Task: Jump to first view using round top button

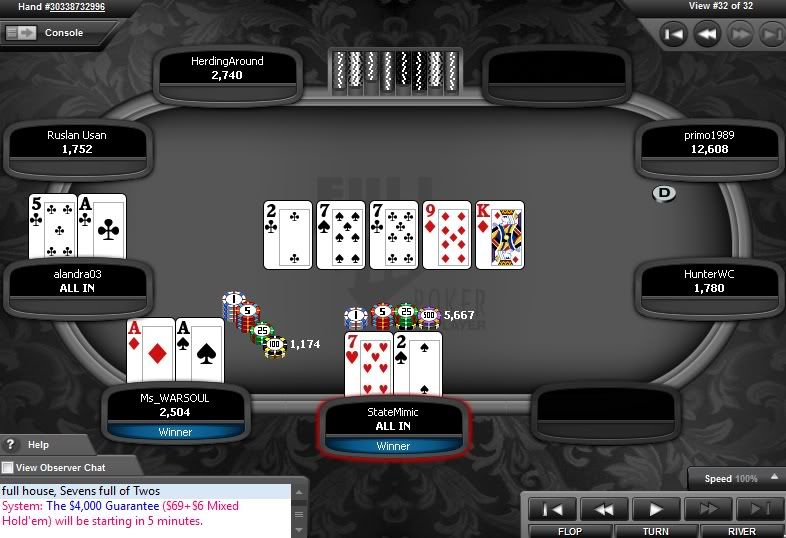Action: [x=675, y=34]
